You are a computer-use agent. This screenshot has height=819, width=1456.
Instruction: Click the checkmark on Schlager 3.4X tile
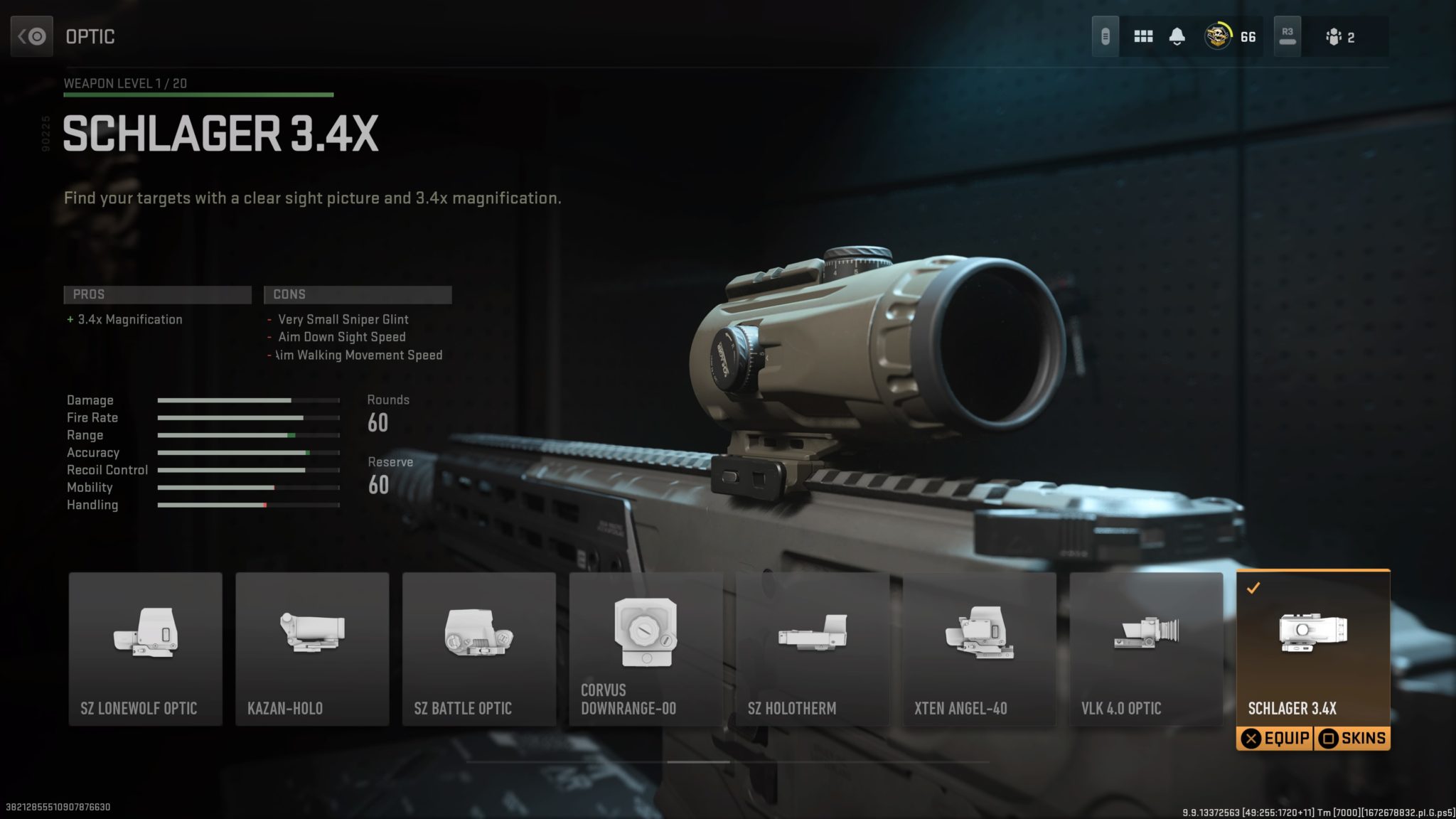tap(1256, 587)
